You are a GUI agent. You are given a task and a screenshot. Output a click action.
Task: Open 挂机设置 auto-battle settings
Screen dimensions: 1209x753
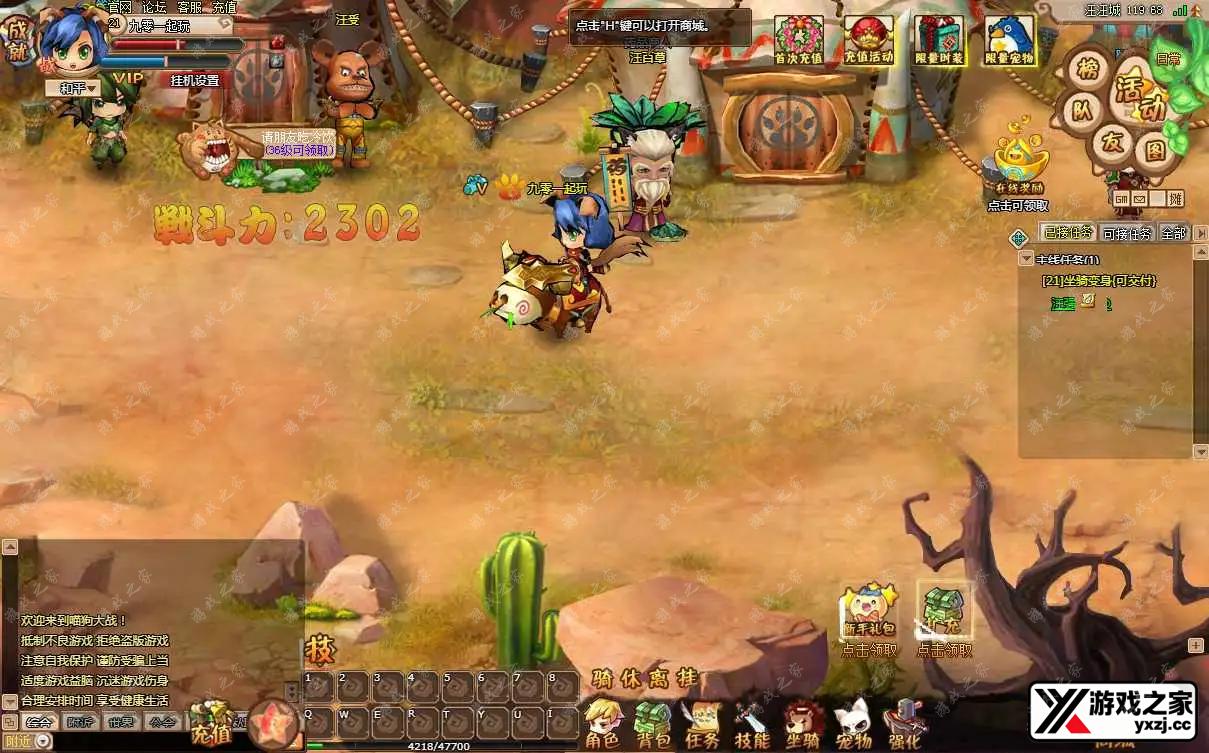[195, 80]
